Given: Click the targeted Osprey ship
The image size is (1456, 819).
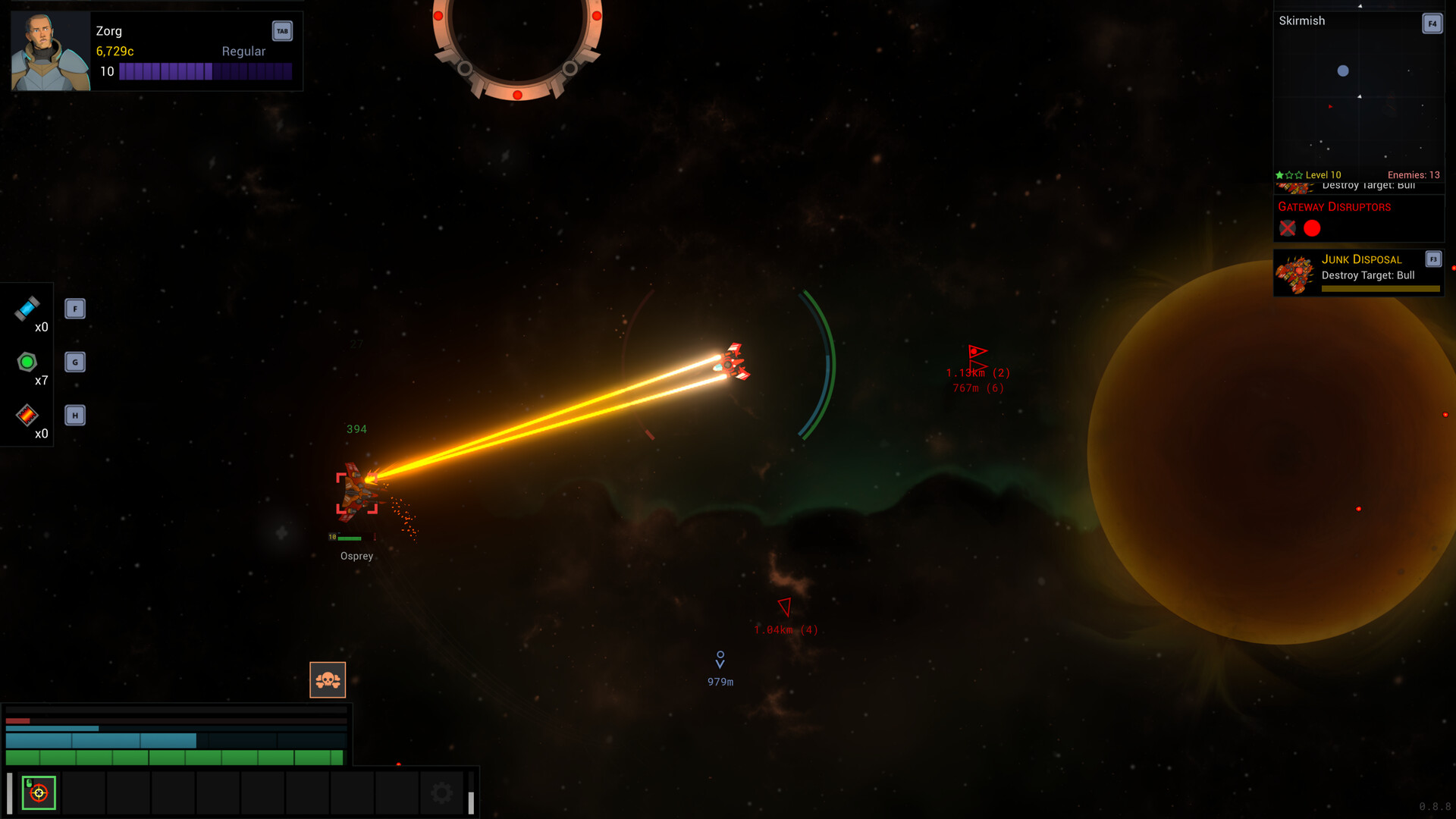Looking at the screenshot, I should pyautogui.click(x=356, y=489).
